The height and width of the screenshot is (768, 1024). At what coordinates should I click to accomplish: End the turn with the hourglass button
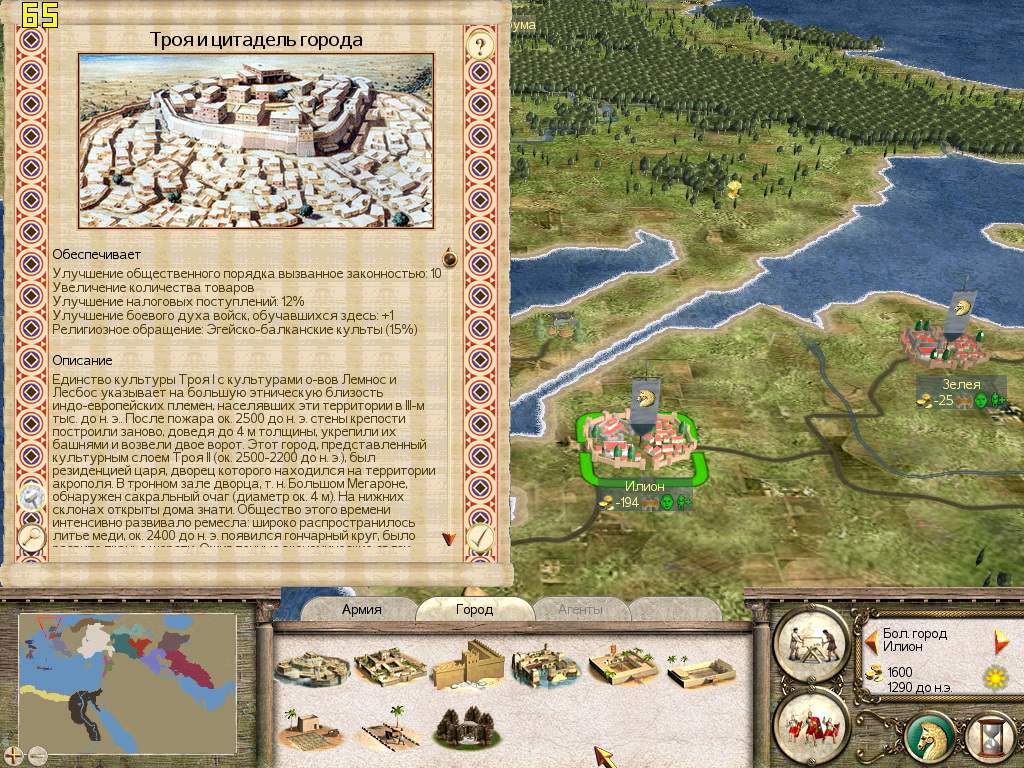pyautogui.click(x=990, y=737)
